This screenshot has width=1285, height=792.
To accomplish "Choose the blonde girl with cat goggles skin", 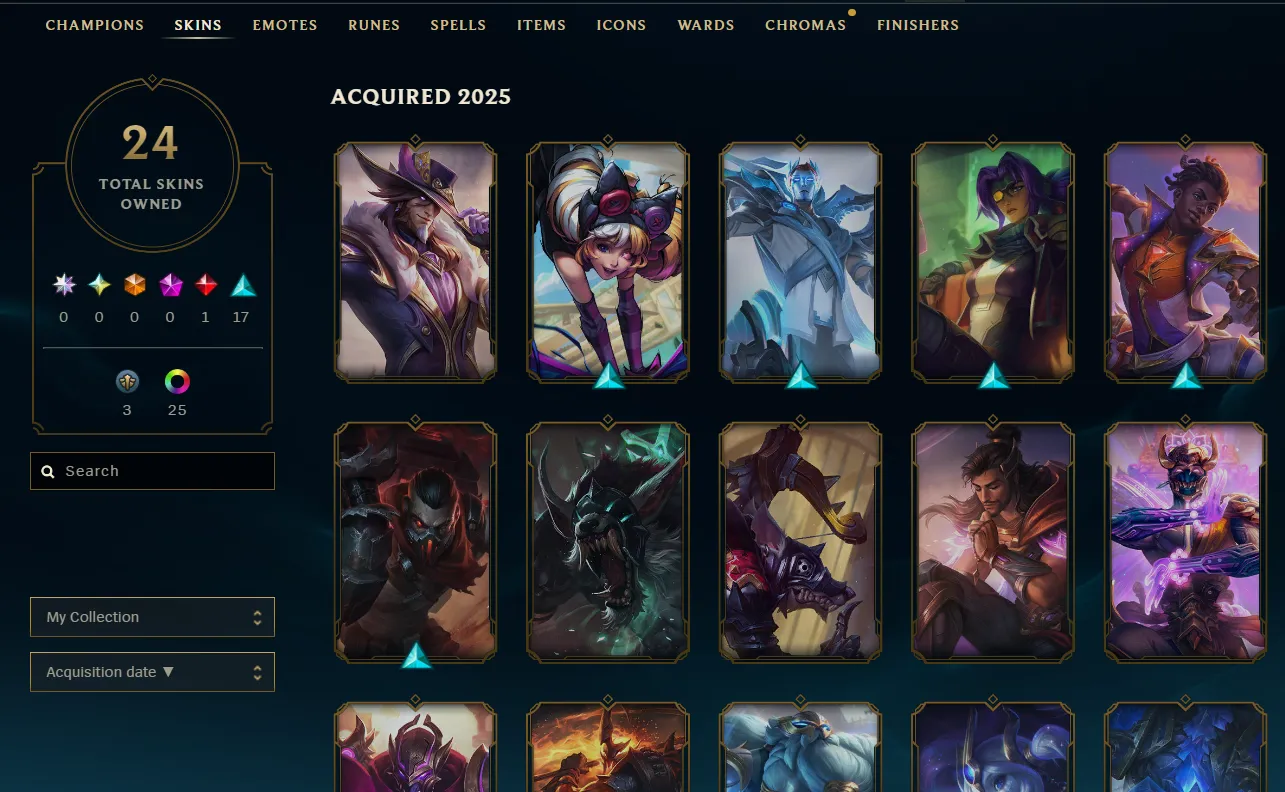I will coord(607,261).
